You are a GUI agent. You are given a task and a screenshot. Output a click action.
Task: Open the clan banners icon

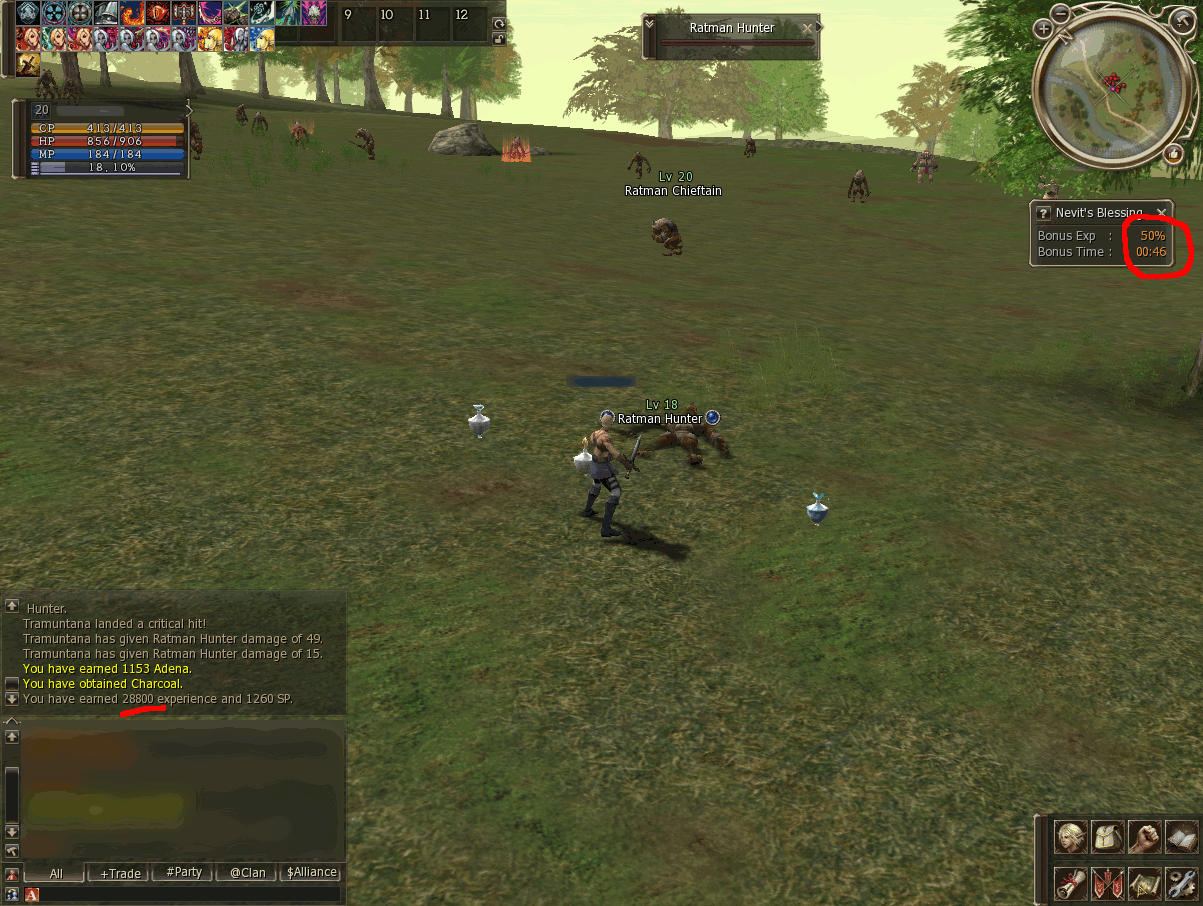point(1108,883)
